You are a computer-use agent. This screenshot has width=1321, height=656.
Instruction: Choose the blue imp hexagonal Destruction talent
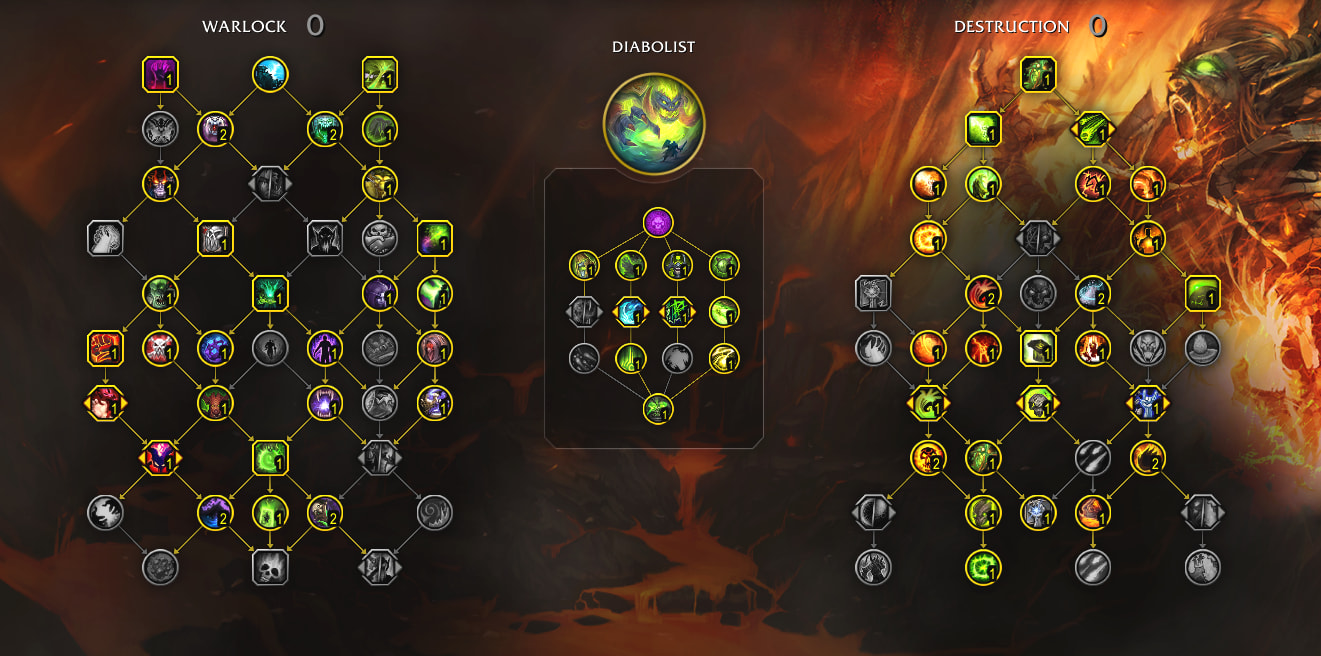pos(1147,403)
